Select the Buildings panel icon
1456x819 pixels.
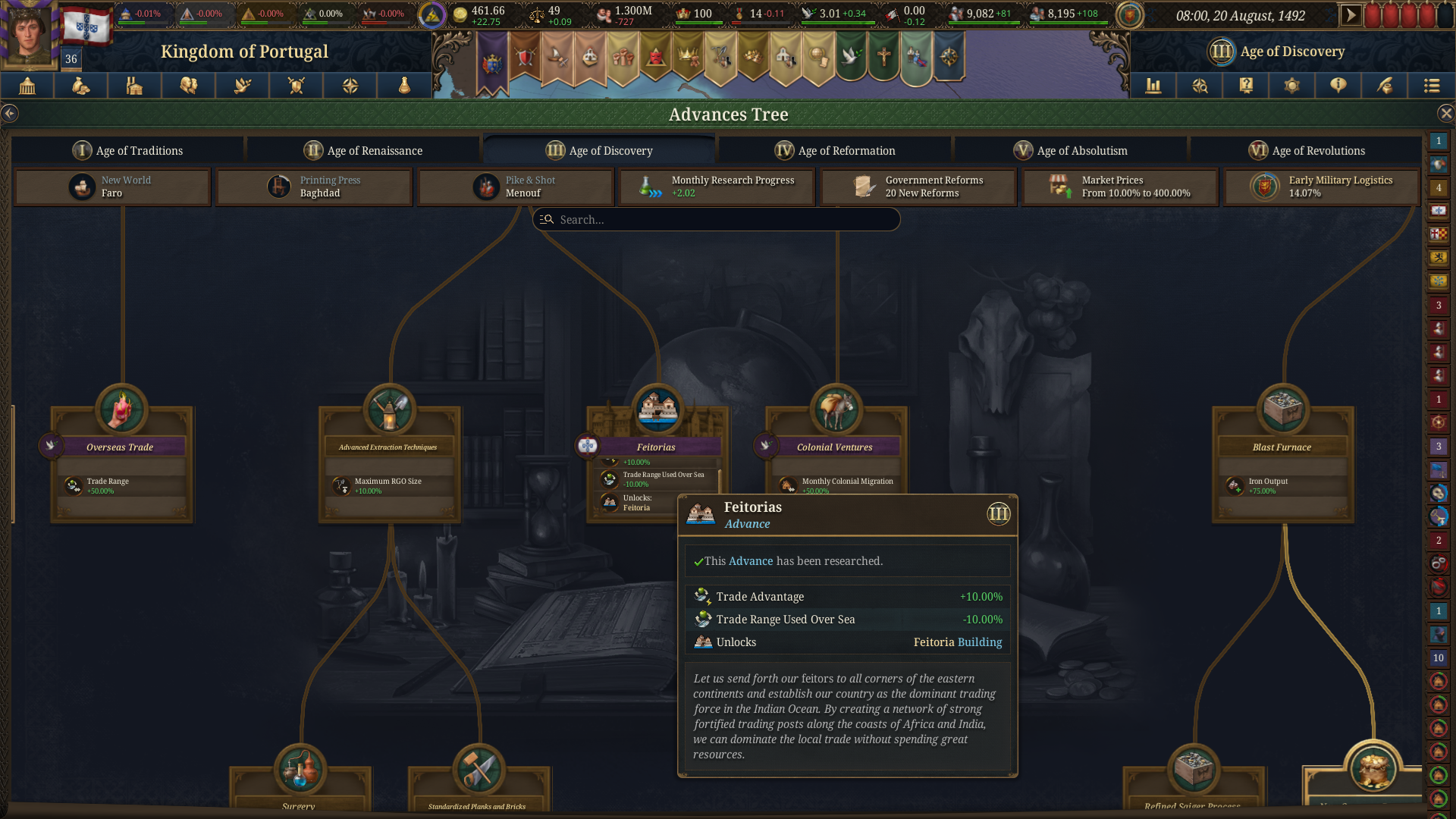[x=133, y=86]
